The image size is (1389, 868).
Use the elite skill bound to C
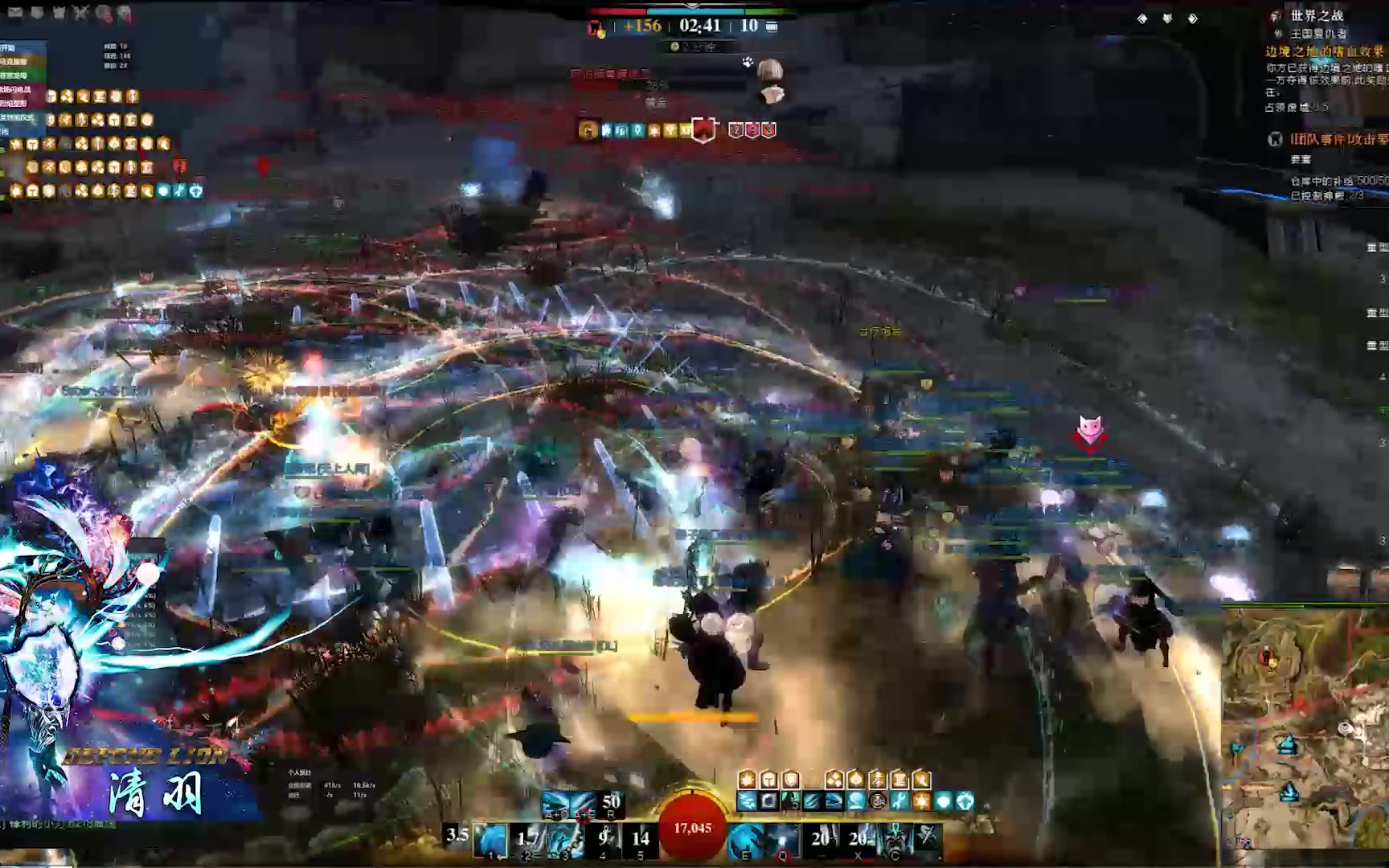pos(894,840)
